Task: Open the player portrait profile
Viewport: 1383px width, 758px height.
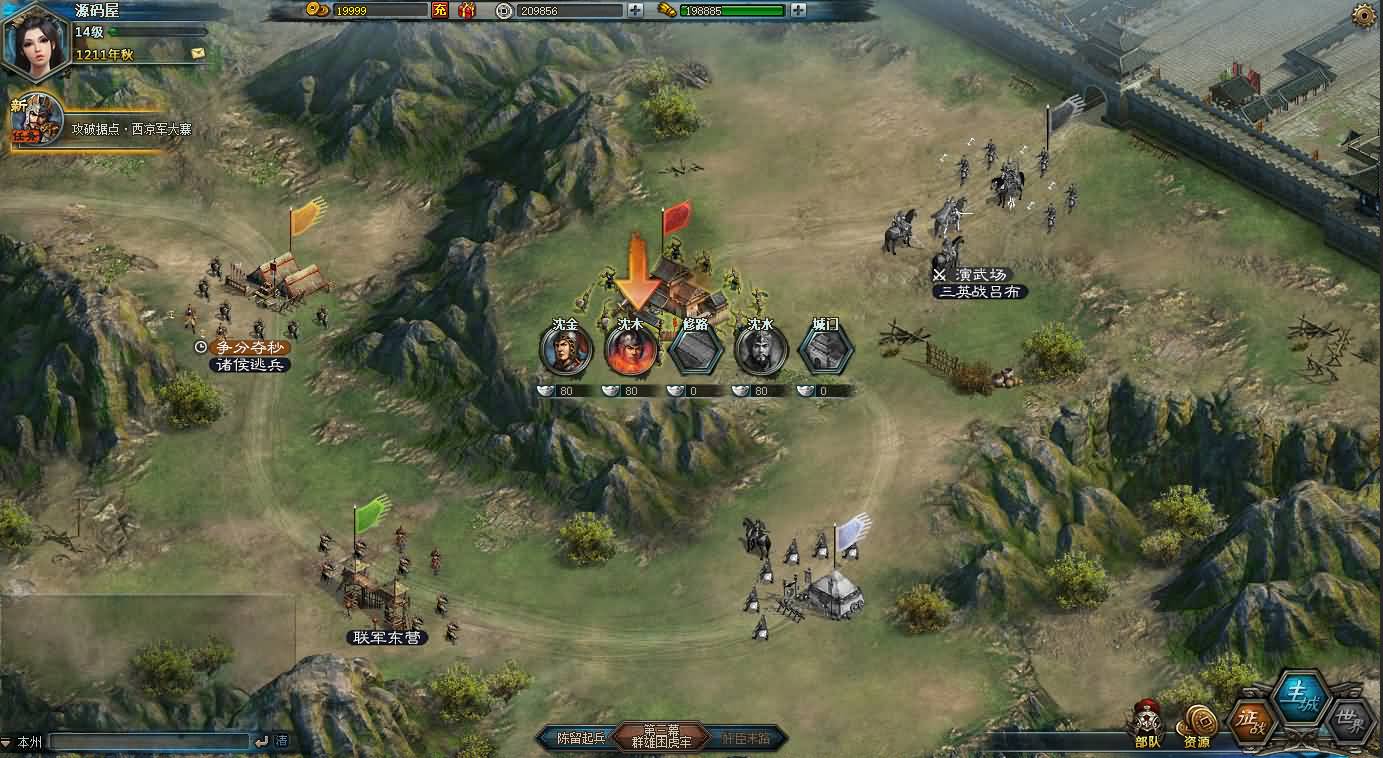Action: coord(35,40)
